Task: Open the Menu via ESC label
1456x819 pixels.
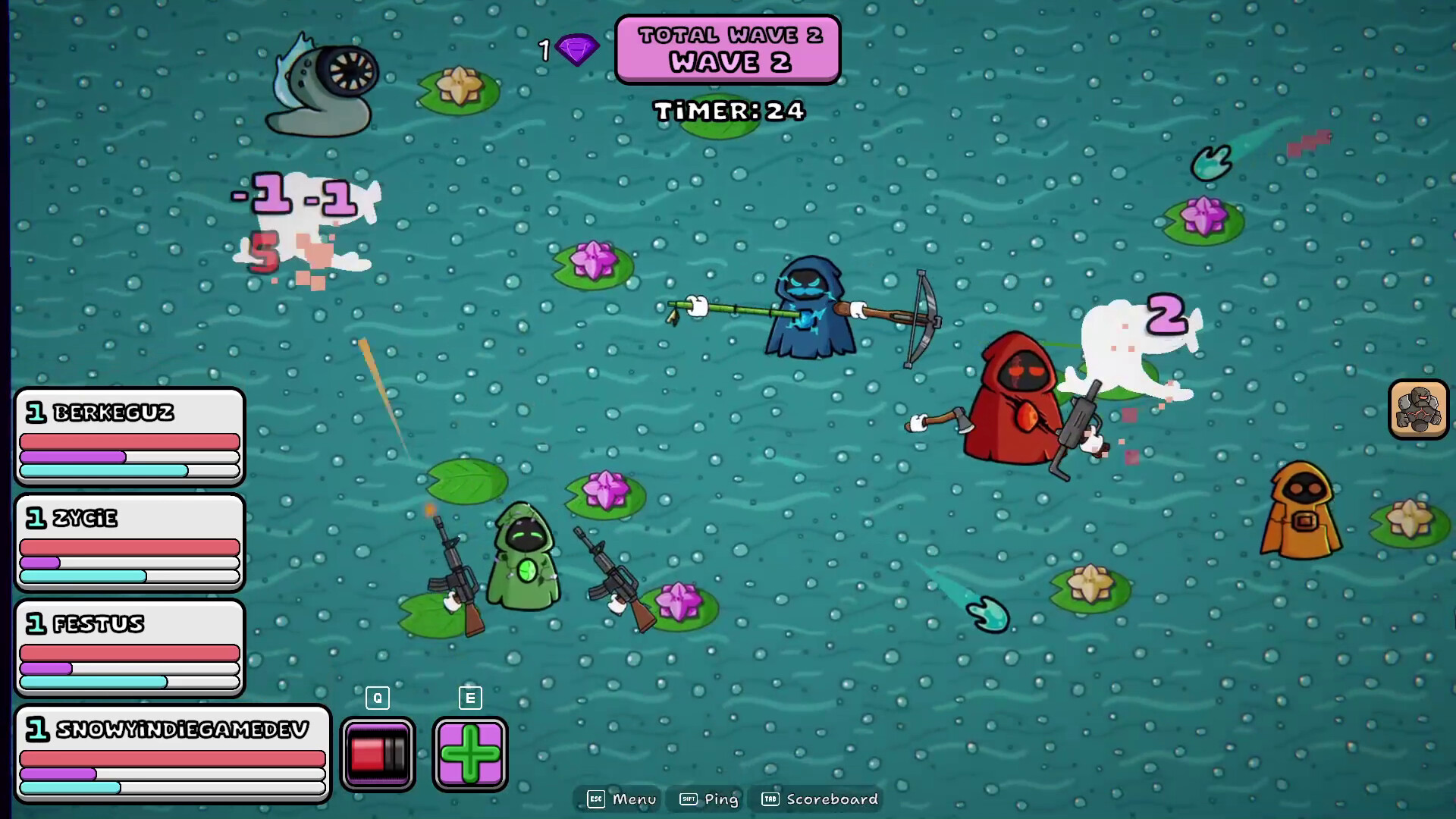Action: [619, 799]
